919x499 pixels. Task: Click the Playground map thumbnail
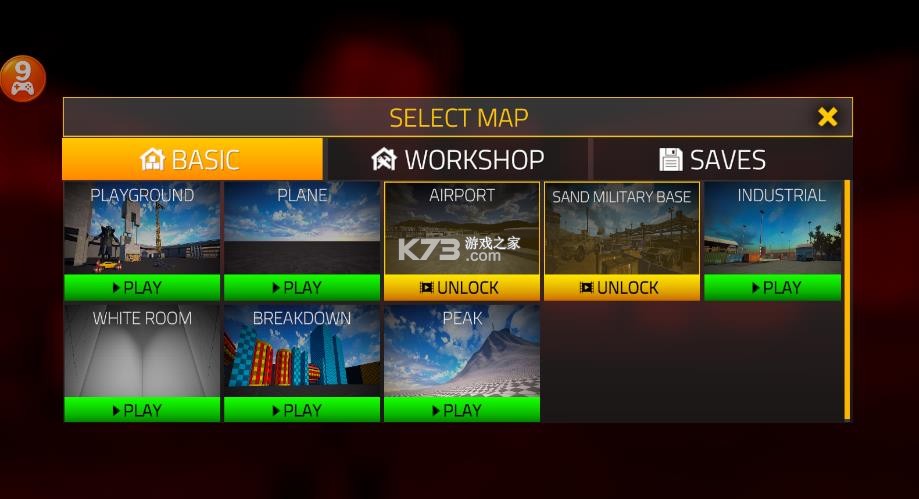pos(142,234)
